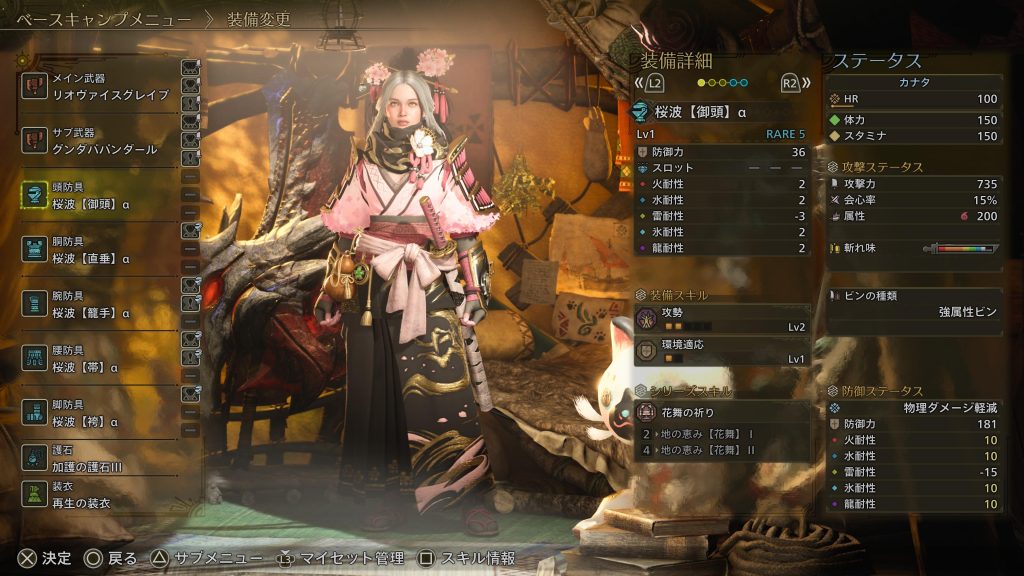Image resolution: width=1024 pixels, height=576 pixels.
Task: Select waist armor 桜波【帯】α slot
Action: tap(100, 360)
